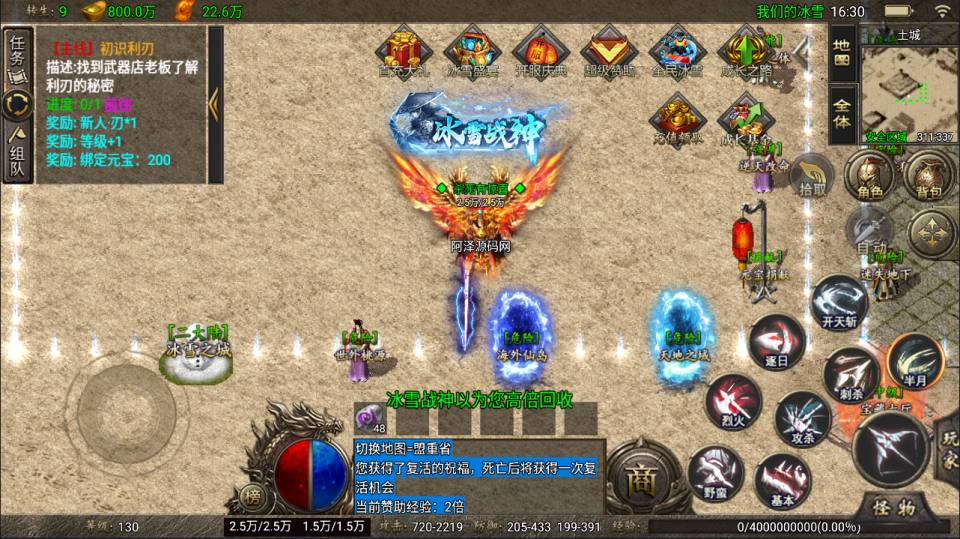960x539 pixels.
Task: Toggle 自动 auto-combat
Action: point(869,235)
